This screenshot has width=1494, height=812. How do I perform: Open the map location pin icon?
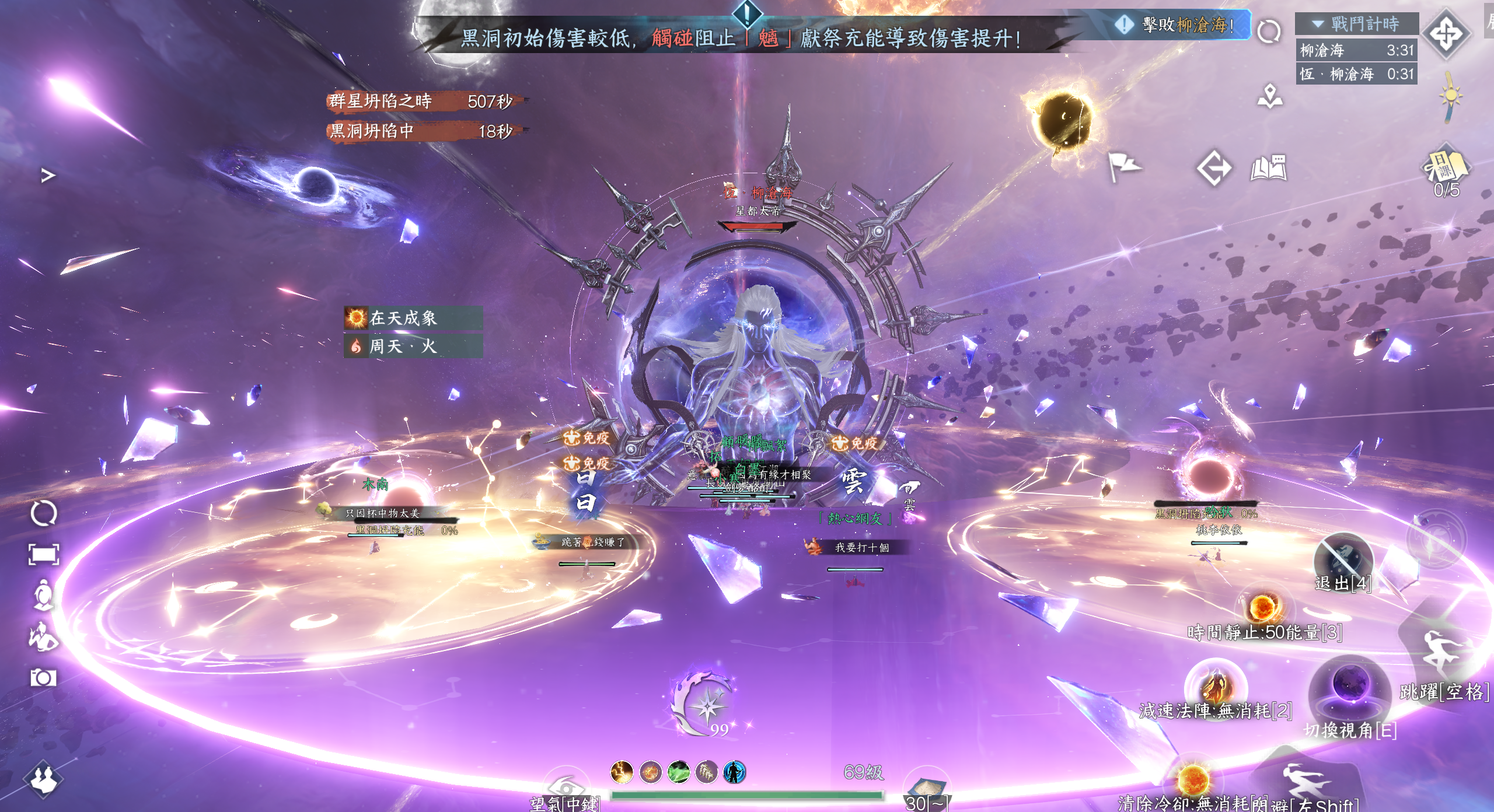pyautogui.click(x=1270, y=97)
